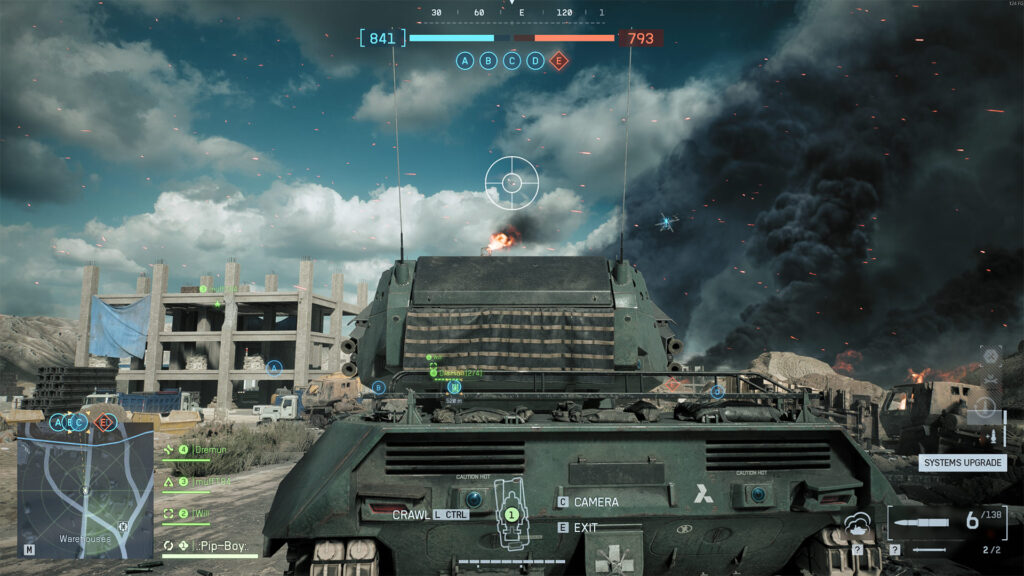This screenshot has width=1024, height=576.
Task: Open the Warehouses minimap
Action: click(85, 489)
